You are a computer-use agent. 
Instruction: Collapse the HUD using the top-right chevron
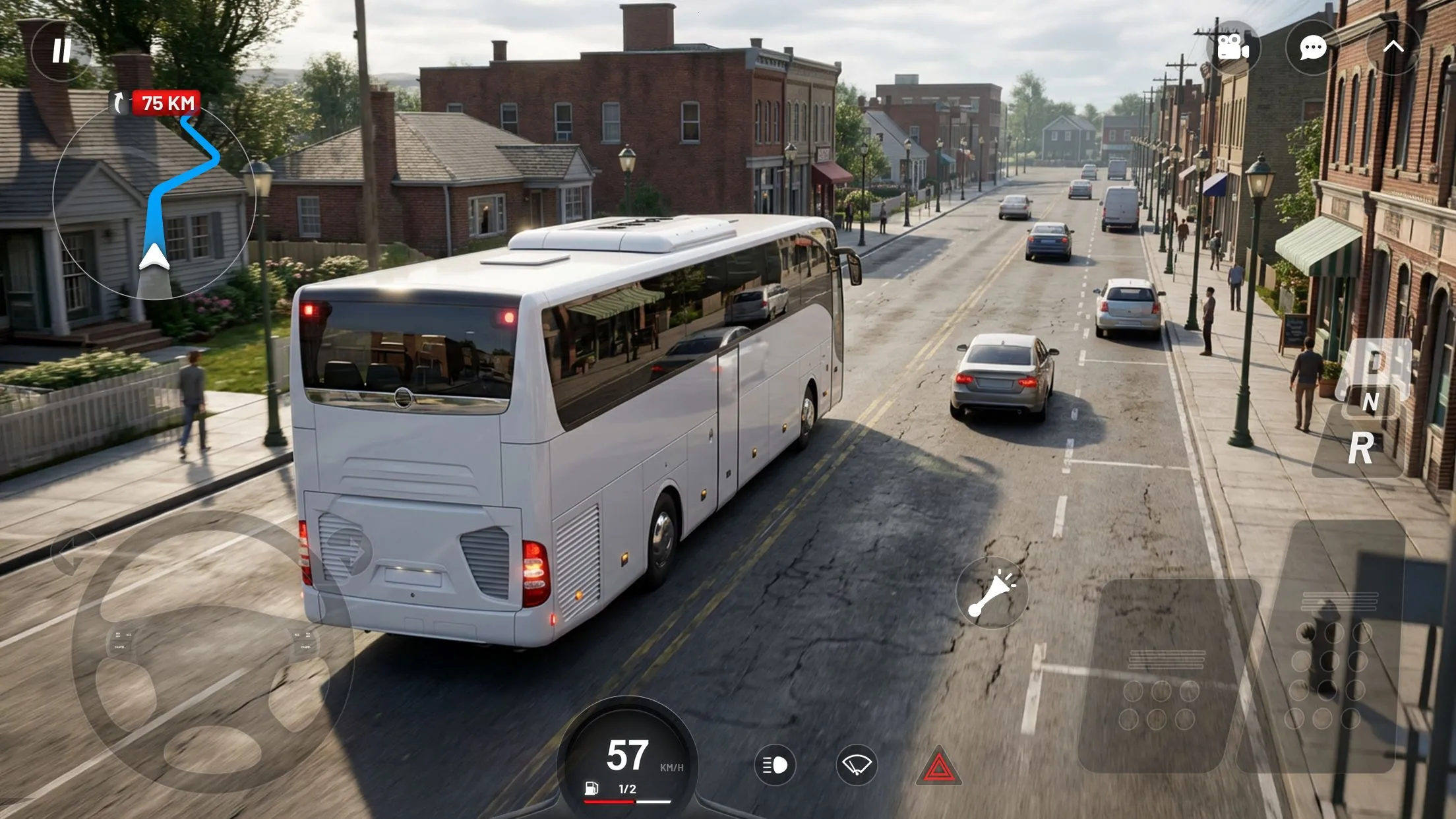[1393, 46]
